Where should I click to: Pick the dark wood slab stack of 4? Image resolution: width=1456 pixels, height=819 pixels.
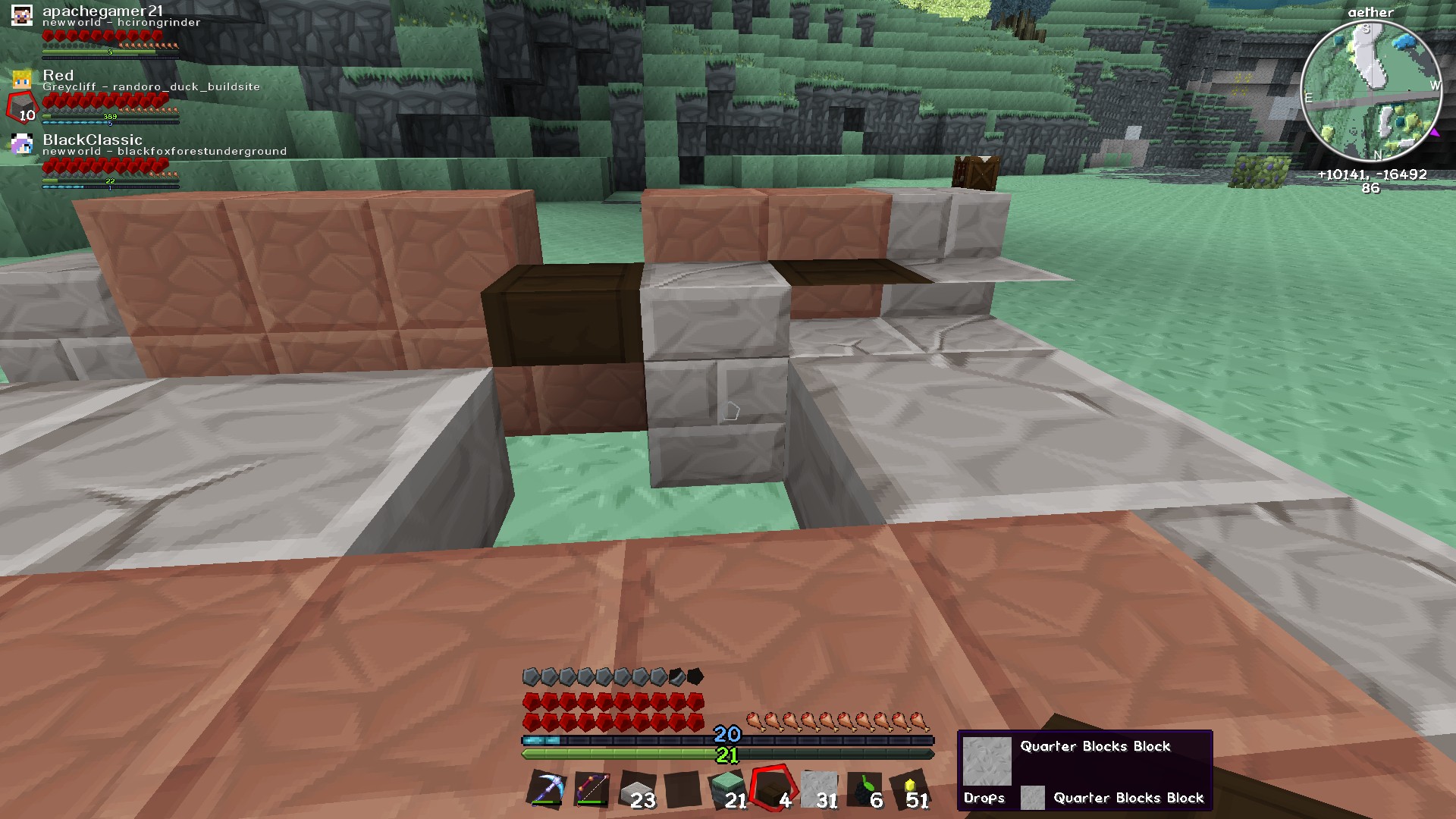[773, 790]
